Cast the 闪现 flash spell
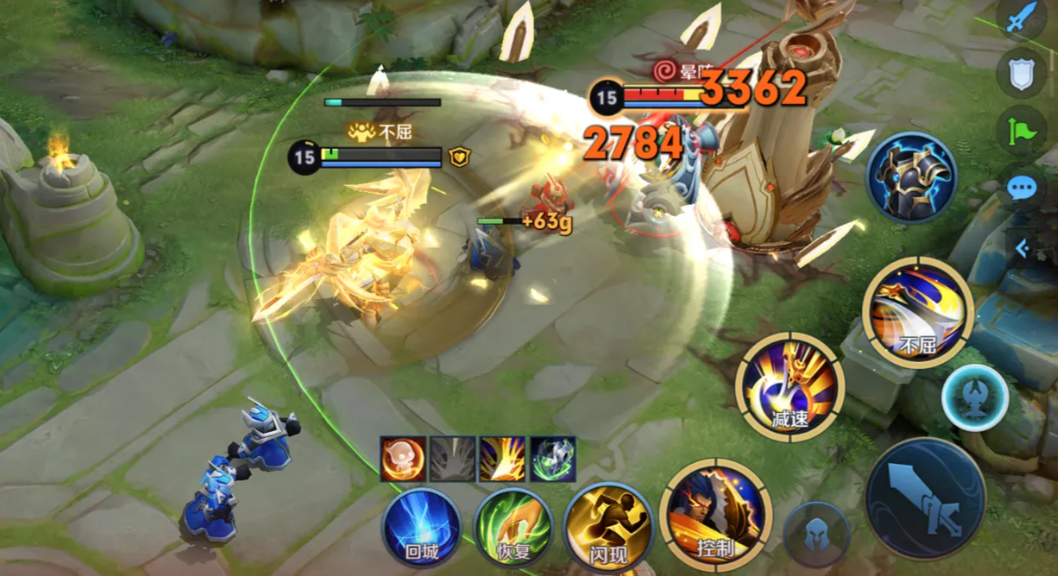This screenshot has width=1058, height=576. [x=603, y=527]
